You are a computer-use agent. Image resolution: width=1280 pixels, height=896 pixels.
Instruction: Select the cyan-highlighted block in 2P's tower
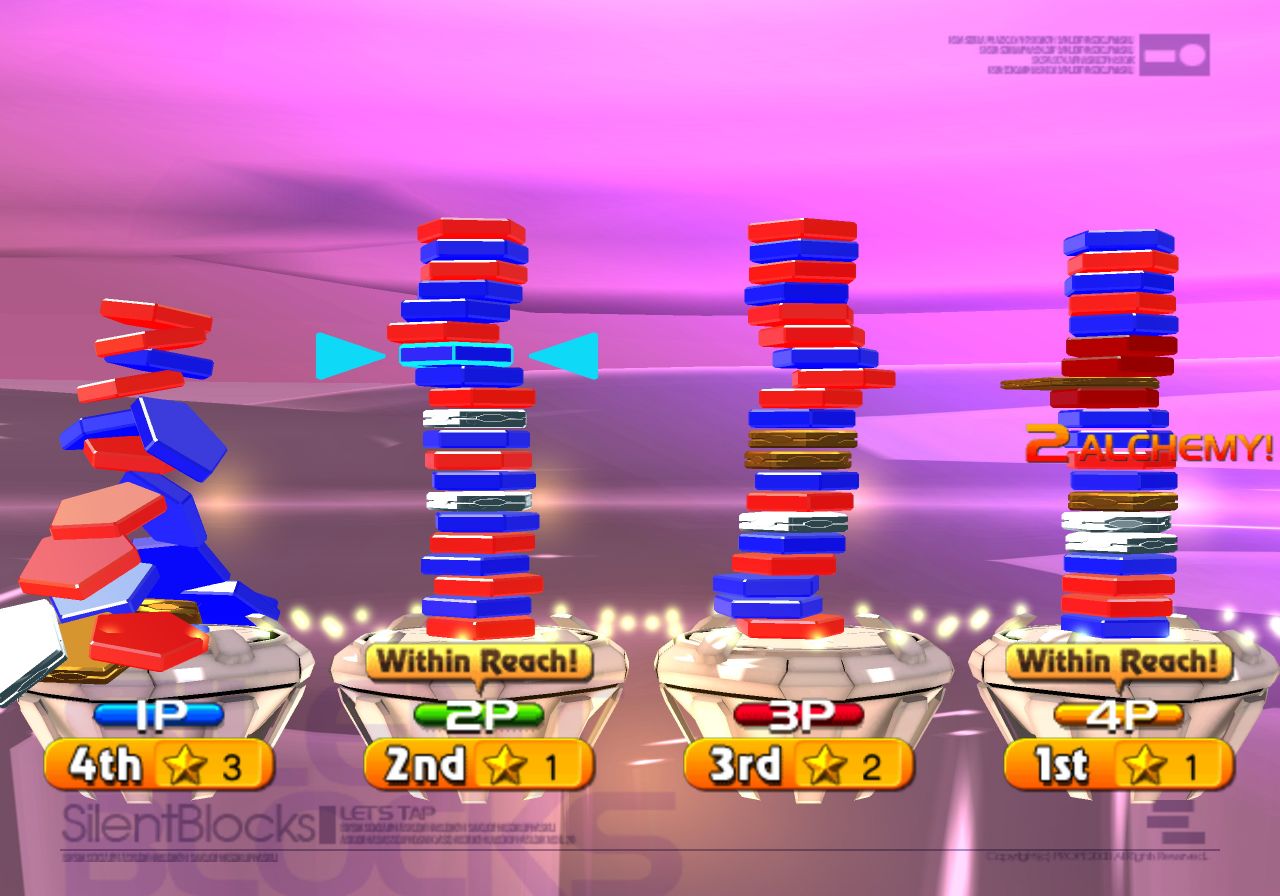[x=456, y=355]
